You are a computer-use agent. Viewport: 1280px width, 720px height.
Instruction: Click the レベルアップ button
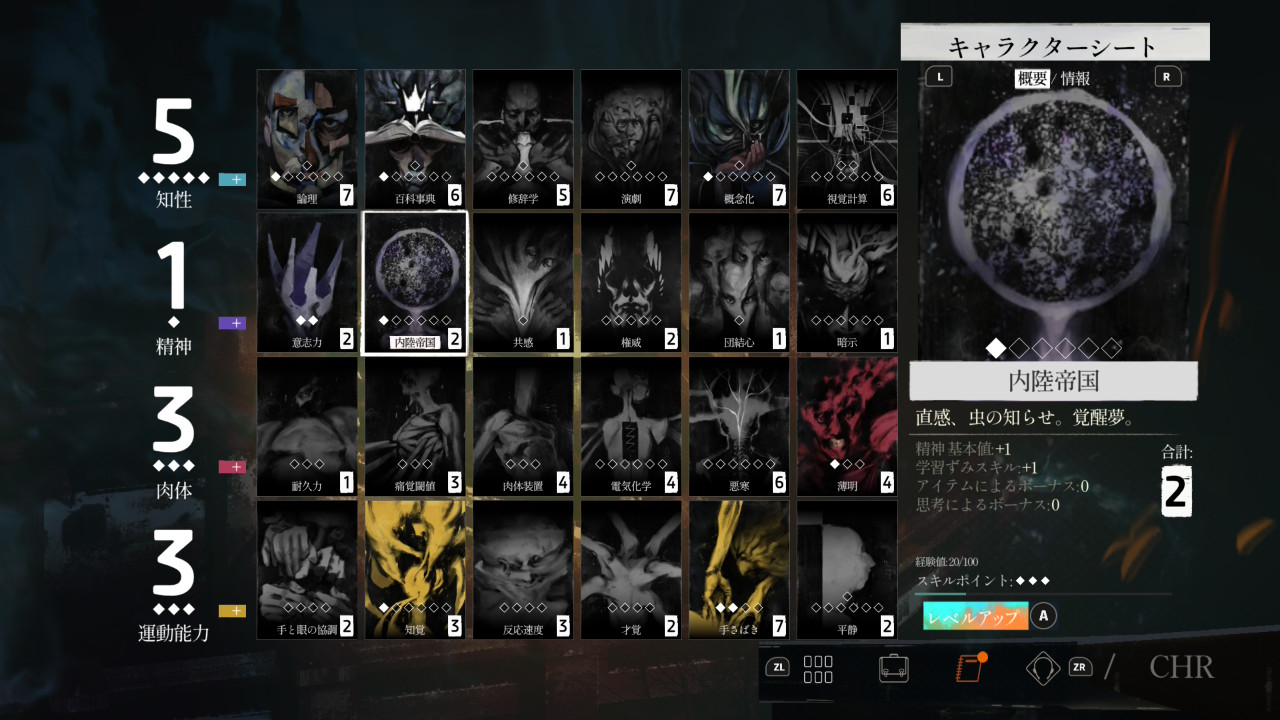(975, 616)
